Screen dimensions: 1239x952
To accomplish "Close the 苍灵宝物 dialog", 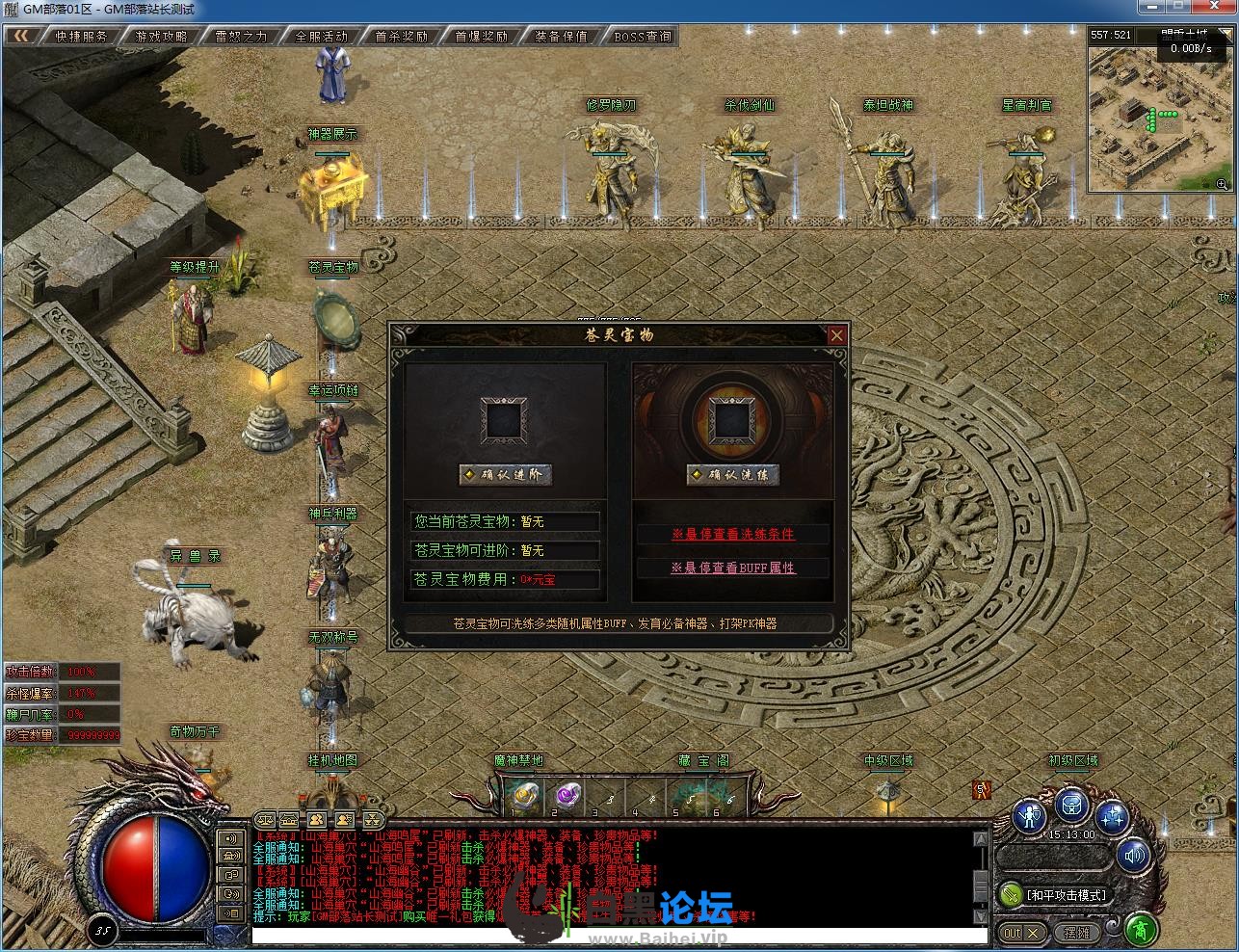I will [836, 335].
